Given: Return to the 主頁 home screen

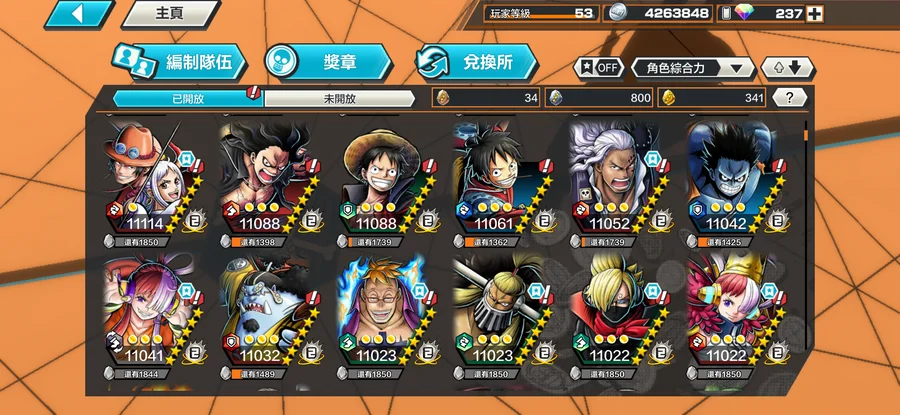Looking at the screenshot, I should point(168,13).
